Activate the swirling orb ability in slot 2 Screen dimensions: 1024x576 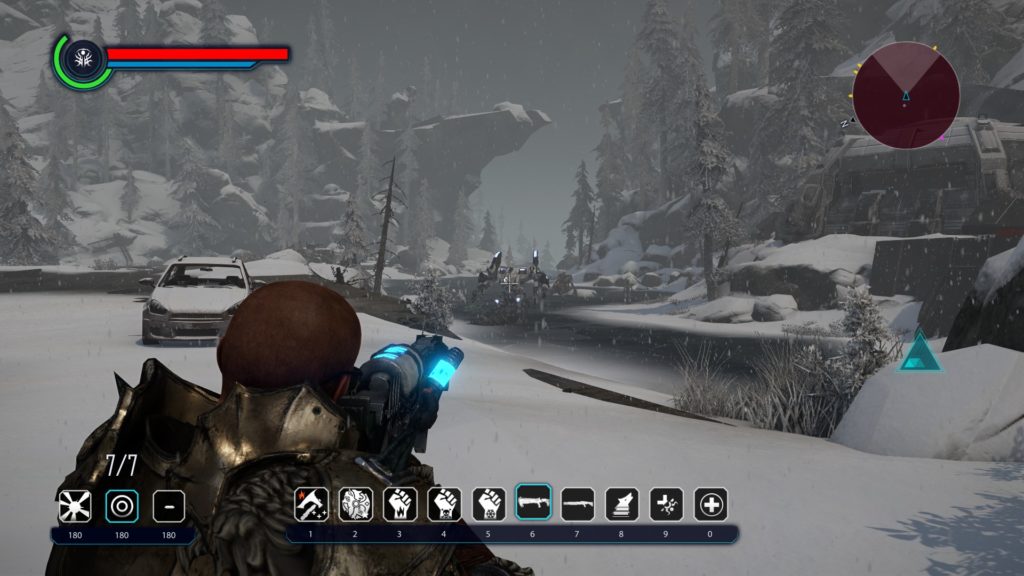(356, 504)
